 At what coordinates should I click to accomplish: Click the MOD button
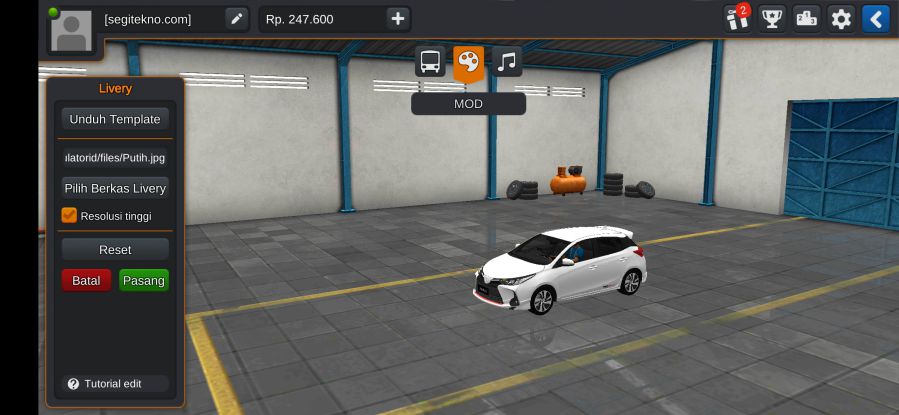tap(468, 104)
